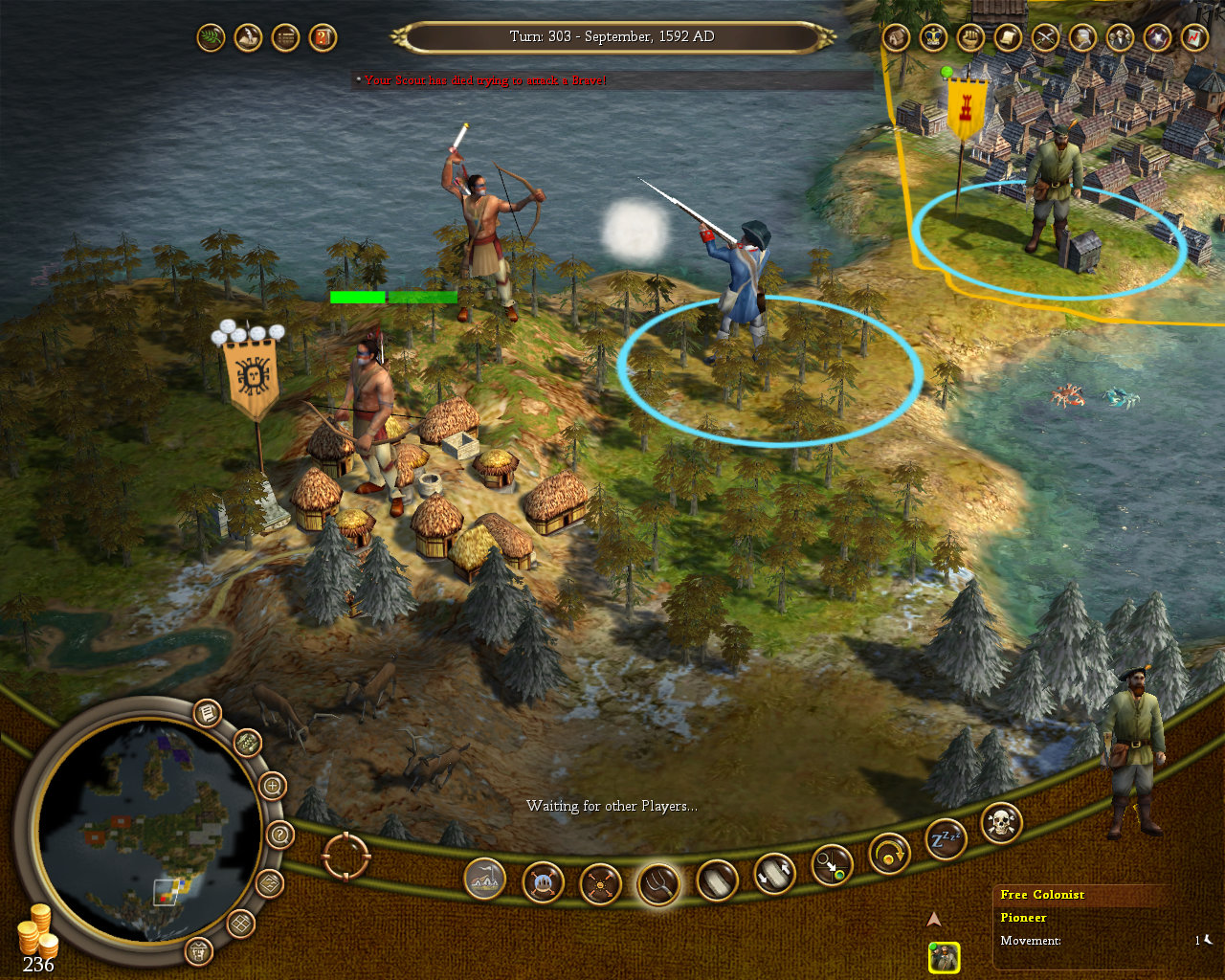Click the circular arrow skip turn button
The height and width of the screenshot is (980, 1225).
(889, 854)
